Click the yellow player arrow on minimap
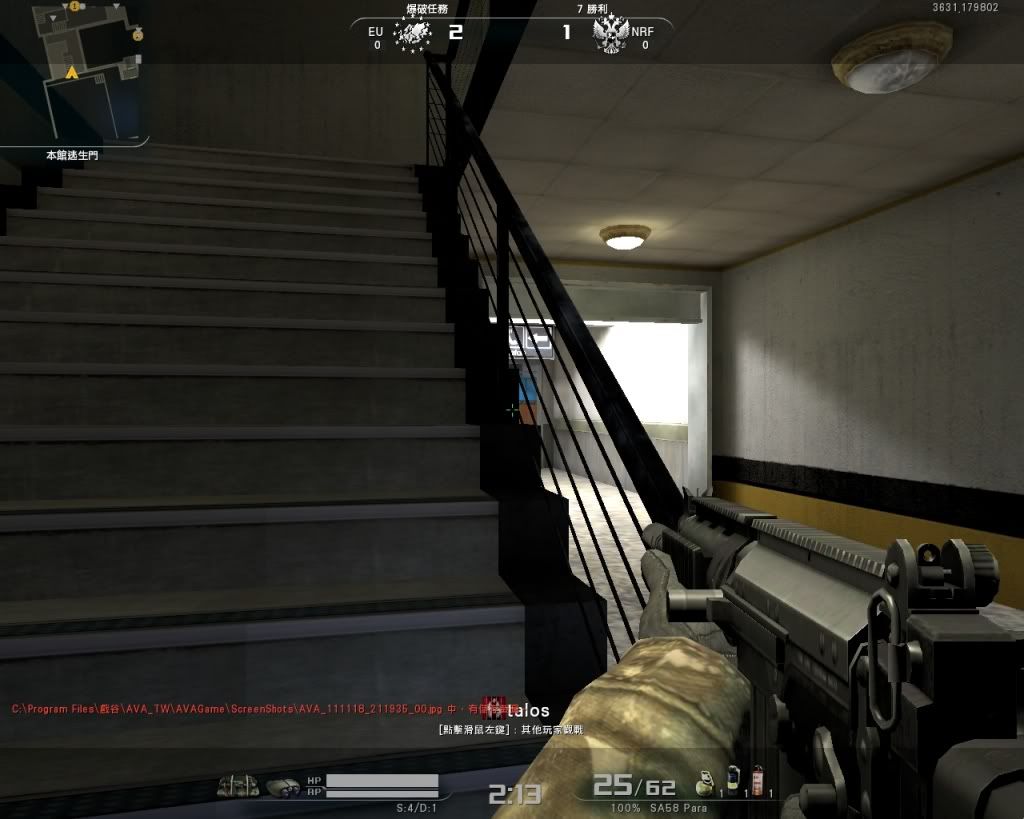1024x819 pixels. (x=72, y=73)
